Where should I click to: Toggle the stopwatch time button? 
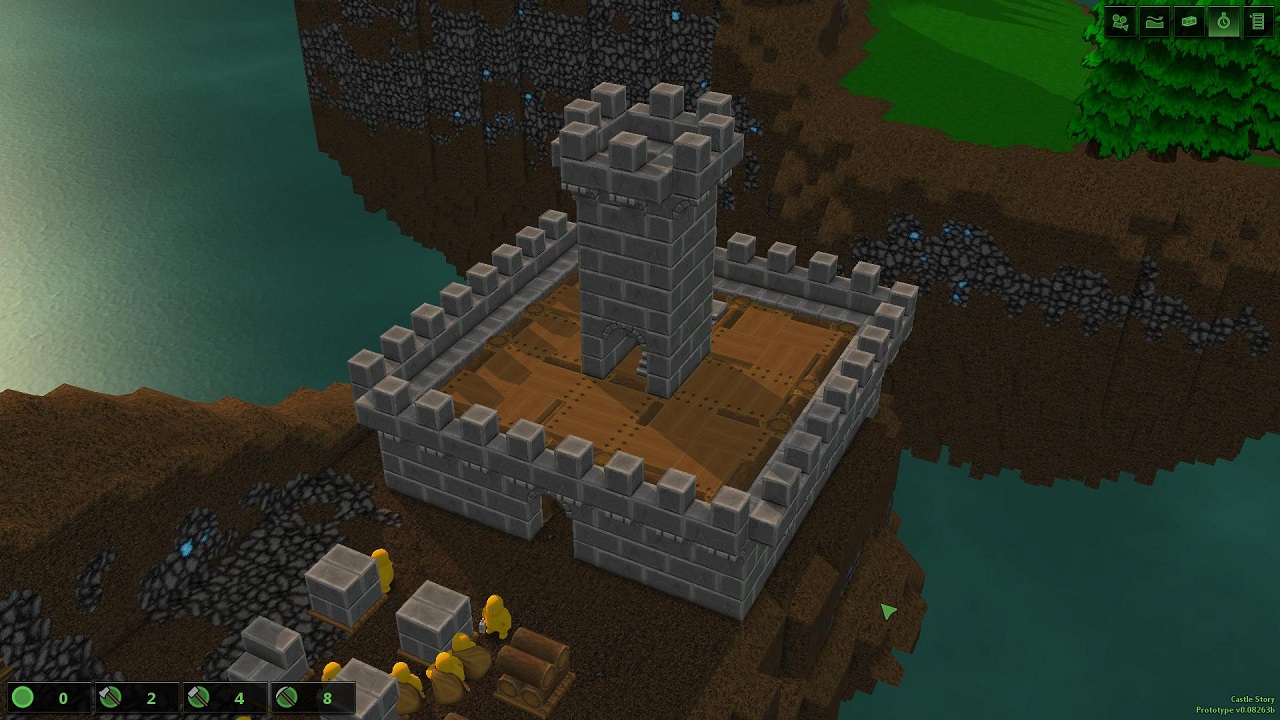(x=1223, y=22)
